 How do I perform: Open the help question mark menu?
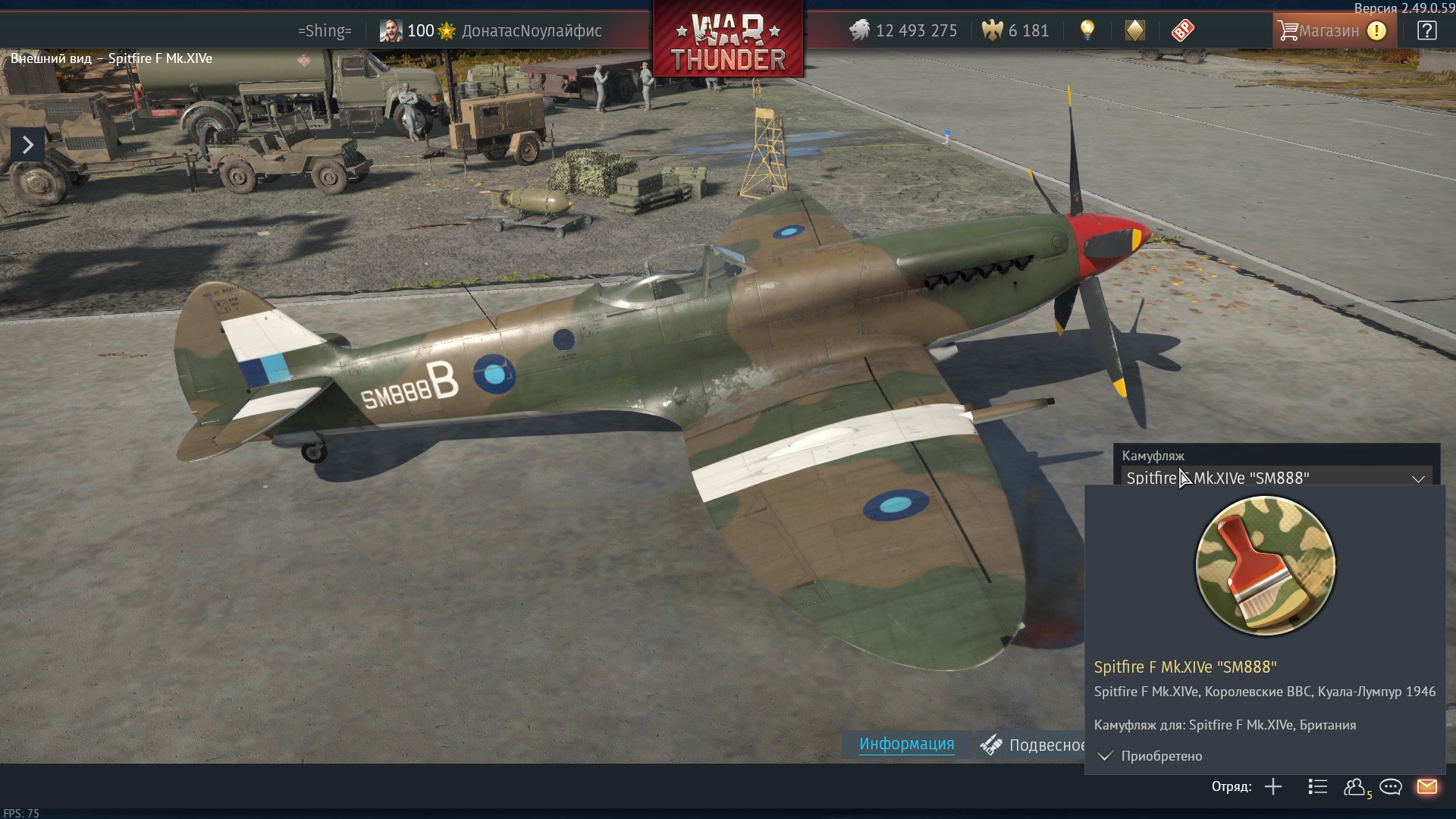pos(1426,30)
